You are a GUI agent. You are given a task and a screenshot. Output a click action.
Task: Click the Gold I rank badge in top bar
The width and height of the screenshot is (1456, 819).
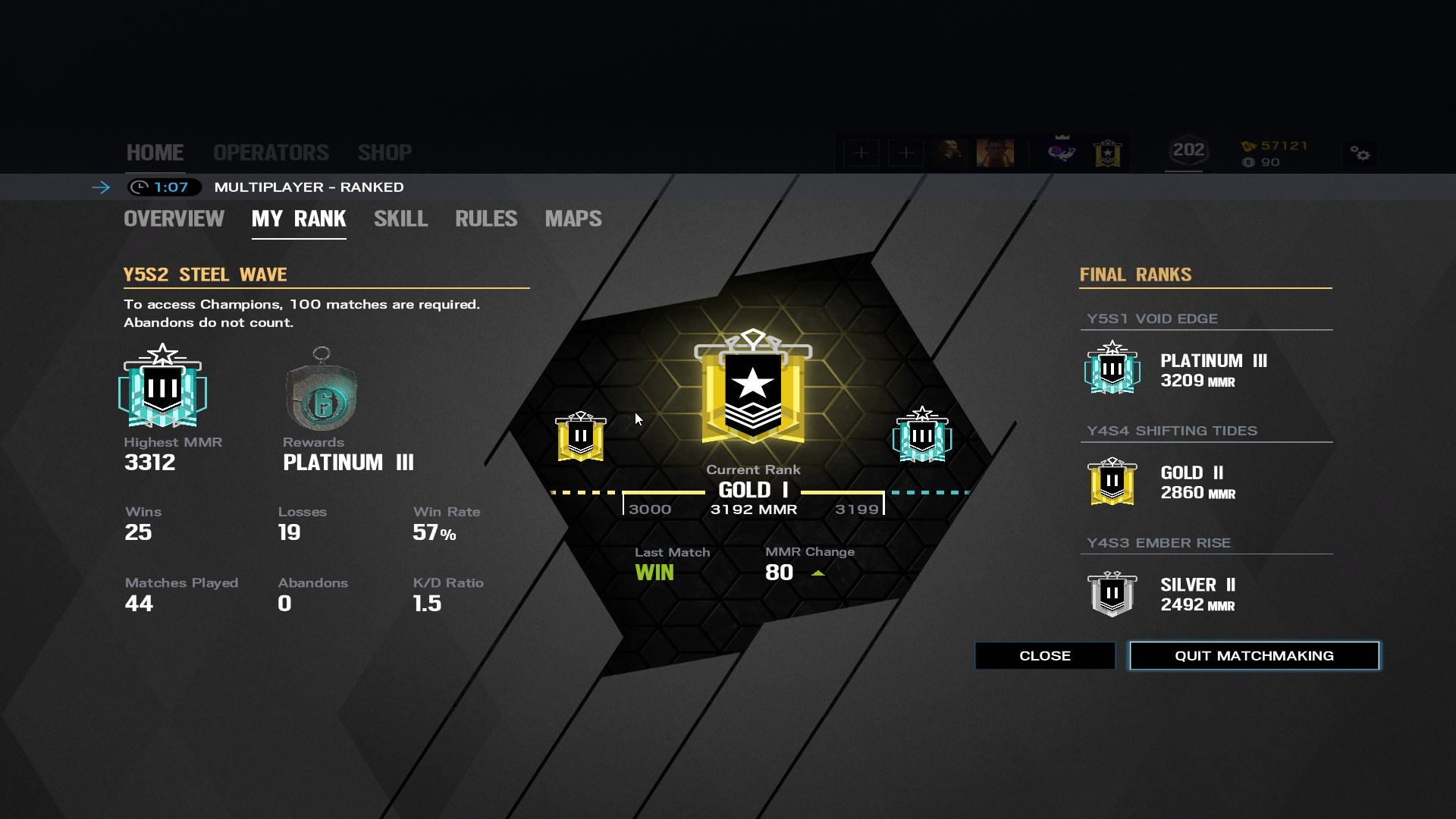(1108, 153)
